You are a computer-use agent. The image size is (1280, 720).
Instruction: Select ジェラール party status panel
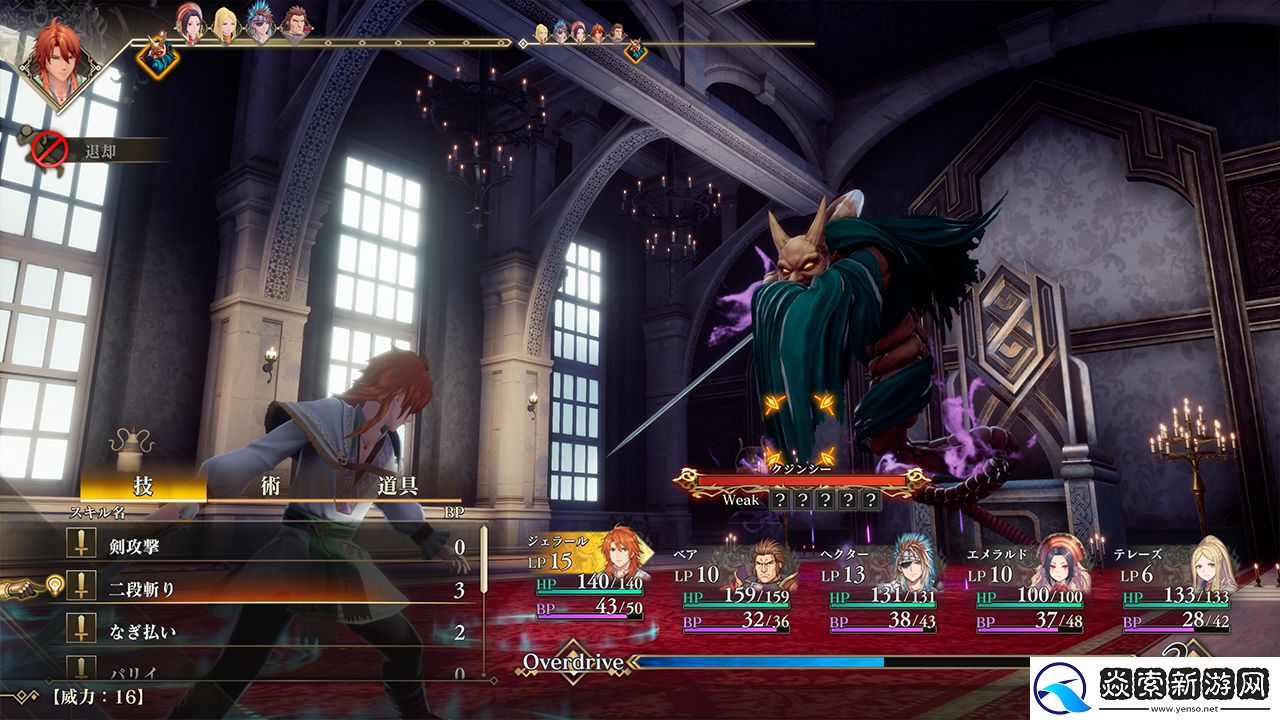tap(588, 580)
